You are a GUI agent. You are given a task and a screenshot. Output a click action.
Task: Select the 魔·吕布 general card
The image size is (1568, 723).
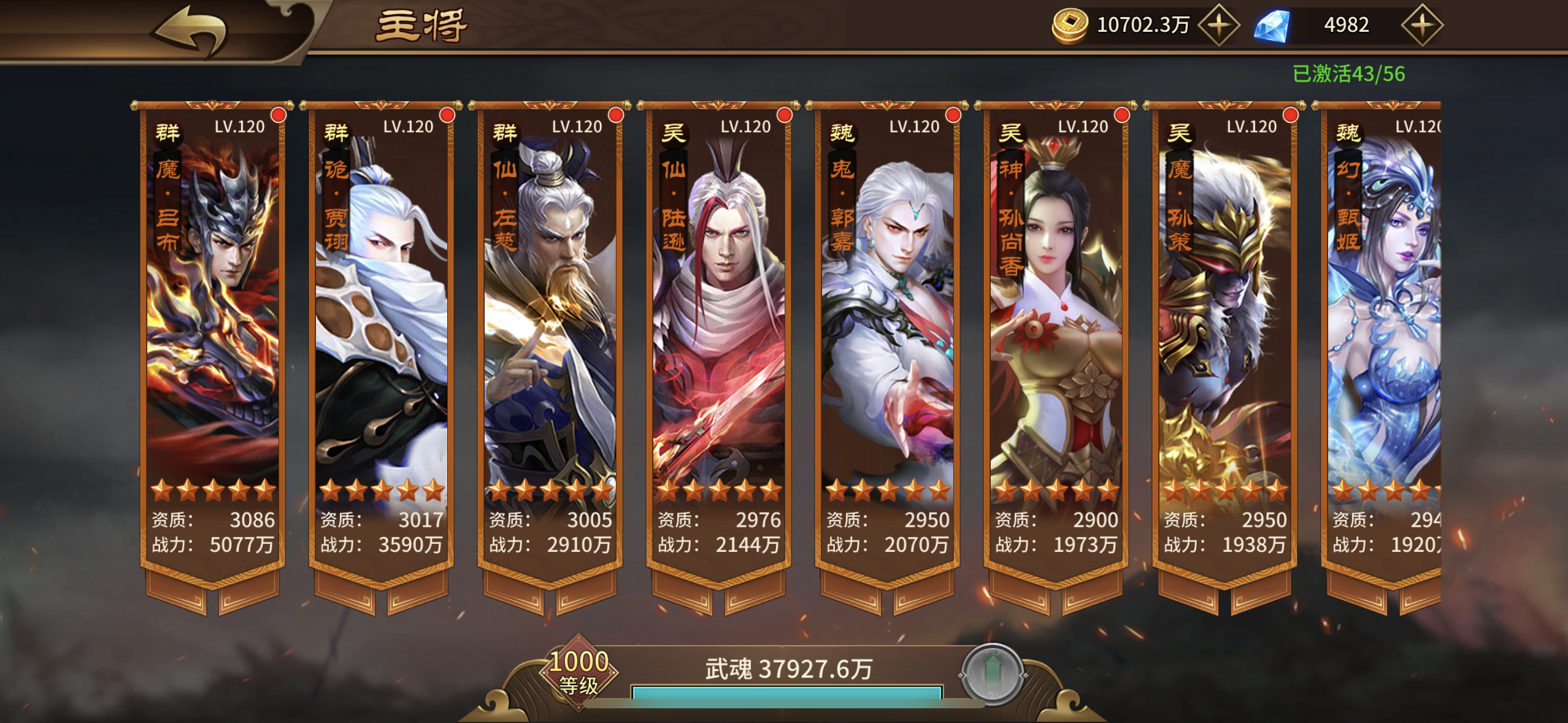pyautogui.click(x=212, y=343)
